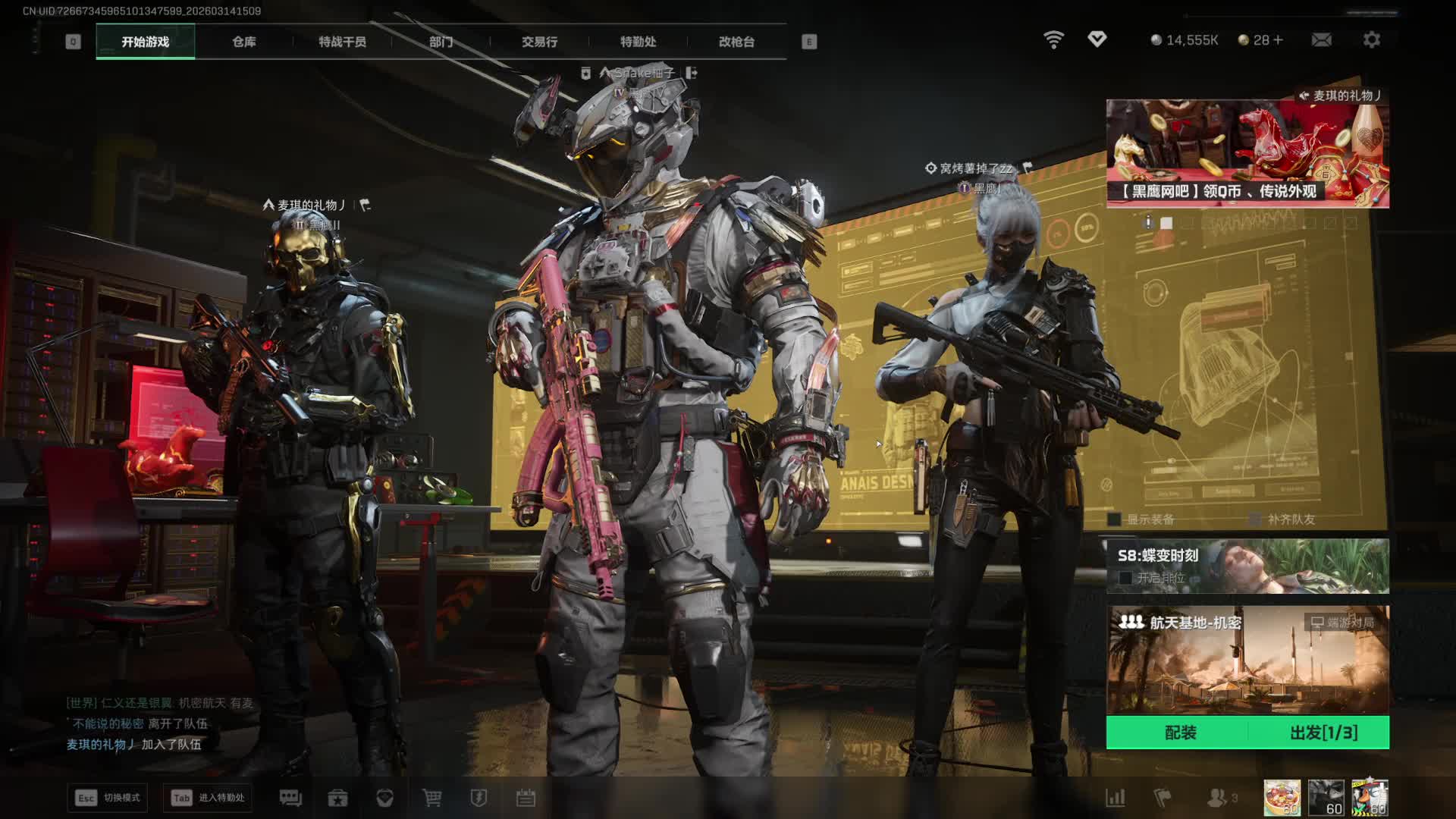Start the match with 出发 button
1456x819 pixels.
(x=1323, y=733)
